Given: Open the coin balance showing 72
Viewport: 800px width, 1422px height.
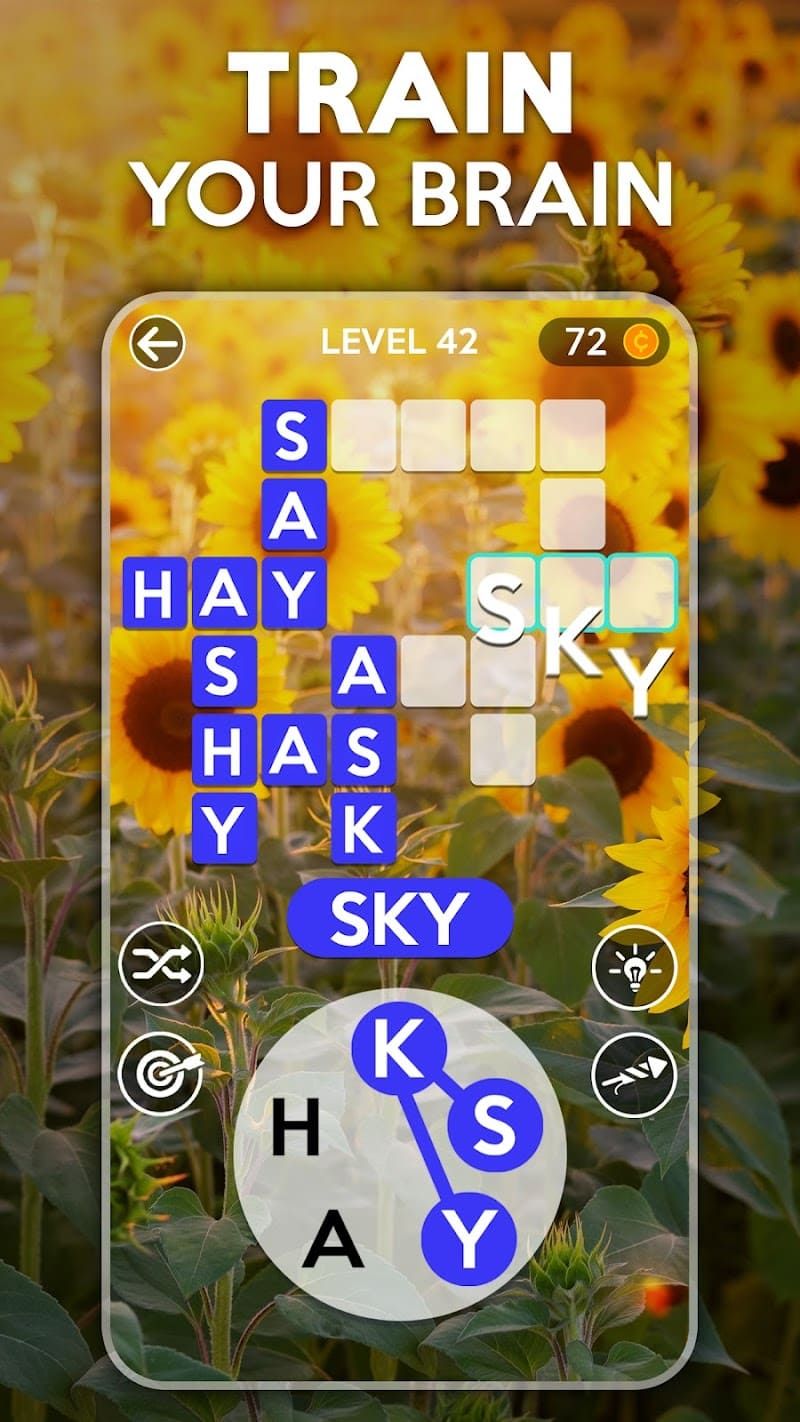Looking at the screenshot, I should click(x=603, y=343).
